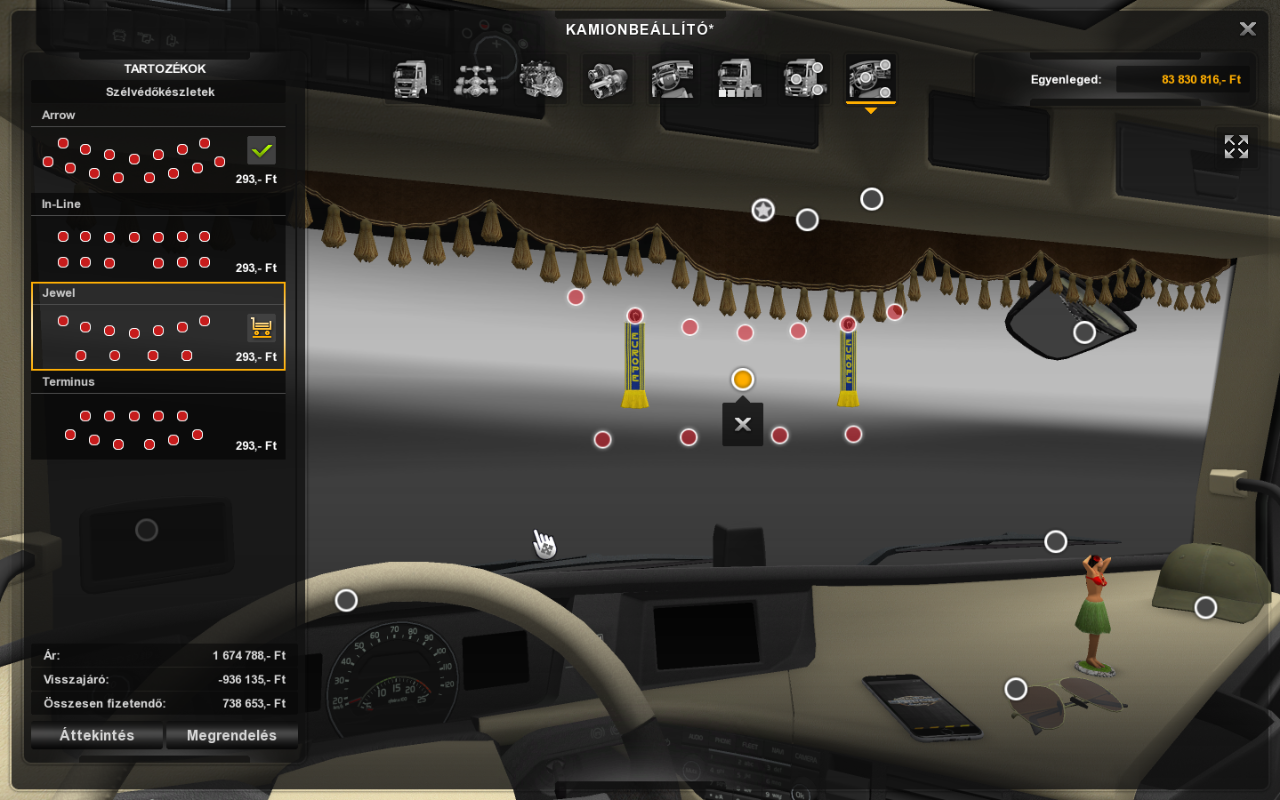Switch to the interior category
This screenshot has width=1280, height=800.
pyautogui.click(x=671, y=79)
